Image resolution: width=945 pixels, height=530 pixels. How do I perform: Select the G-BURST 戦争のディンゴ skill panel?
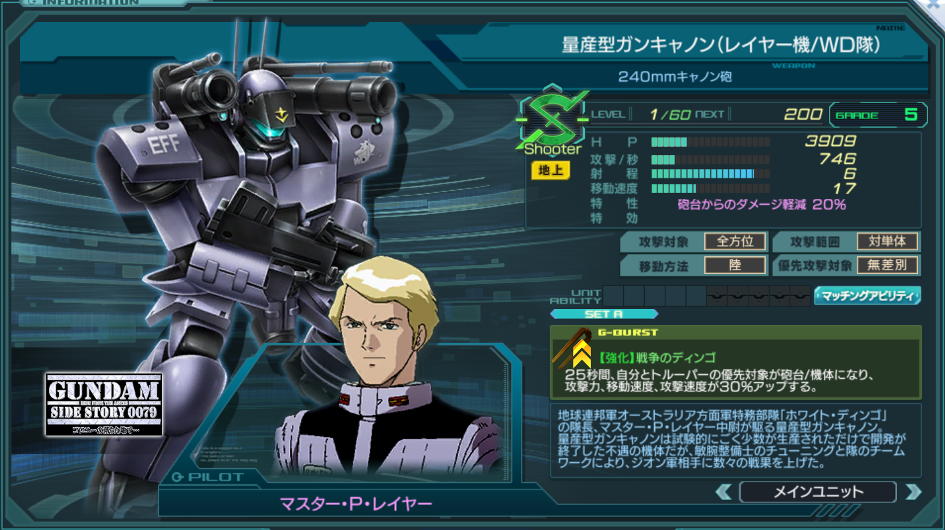click(735, 361)
